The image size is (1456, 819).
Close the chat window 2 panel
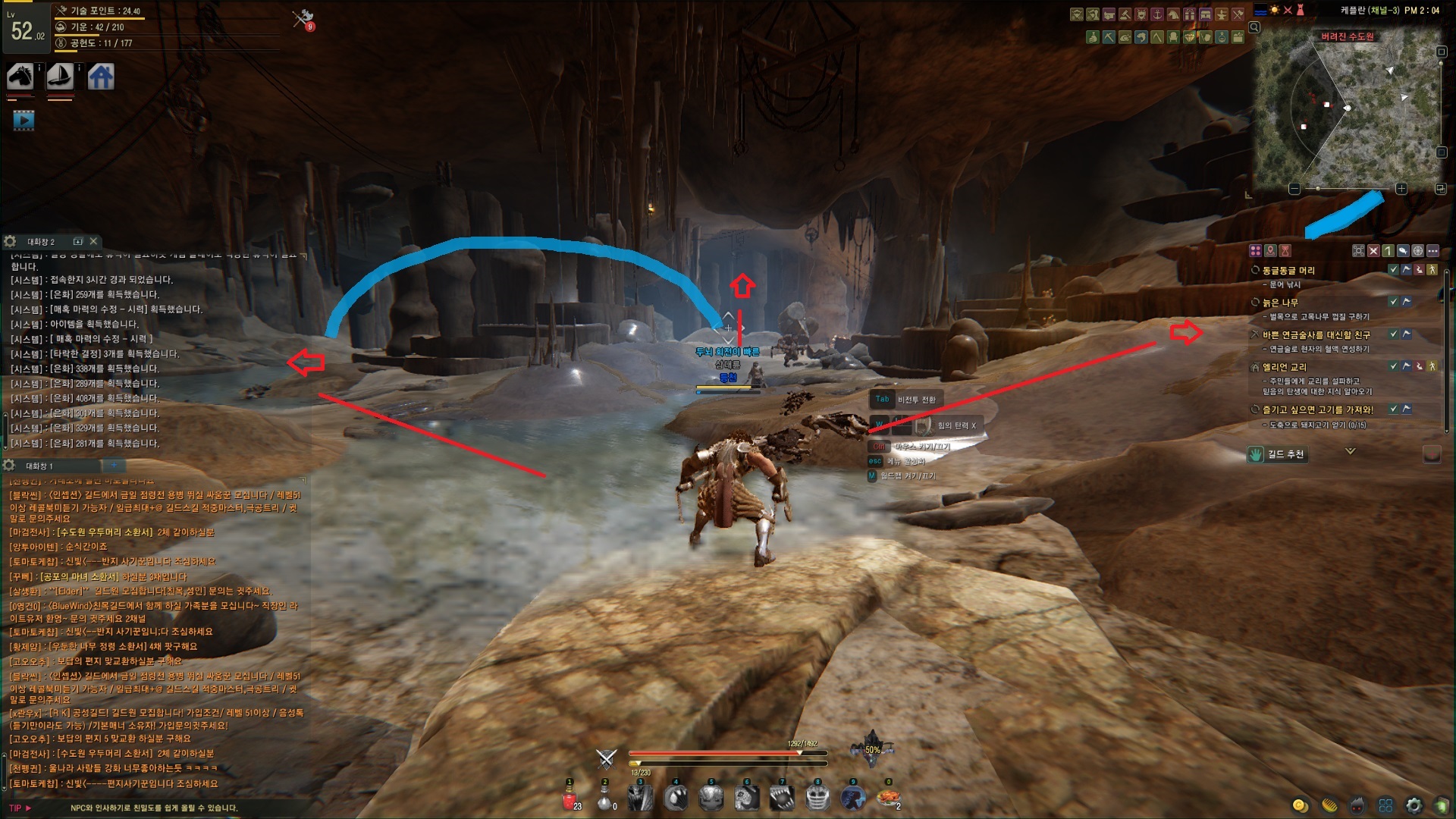(x=93, y=241)
